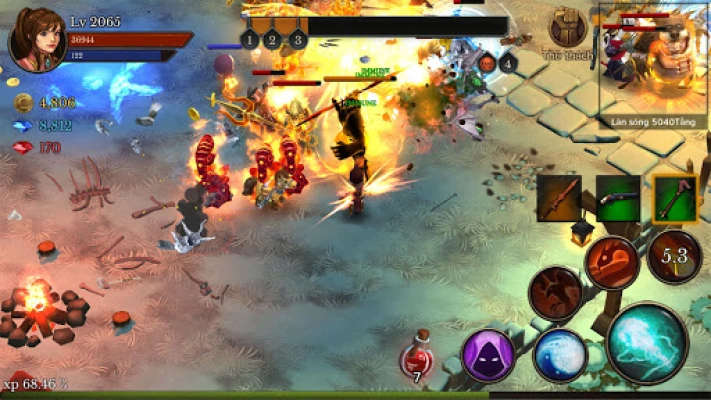Drink the red health potion
The image size is (711, 400).
pyautogui.click(x=417, y=360)
